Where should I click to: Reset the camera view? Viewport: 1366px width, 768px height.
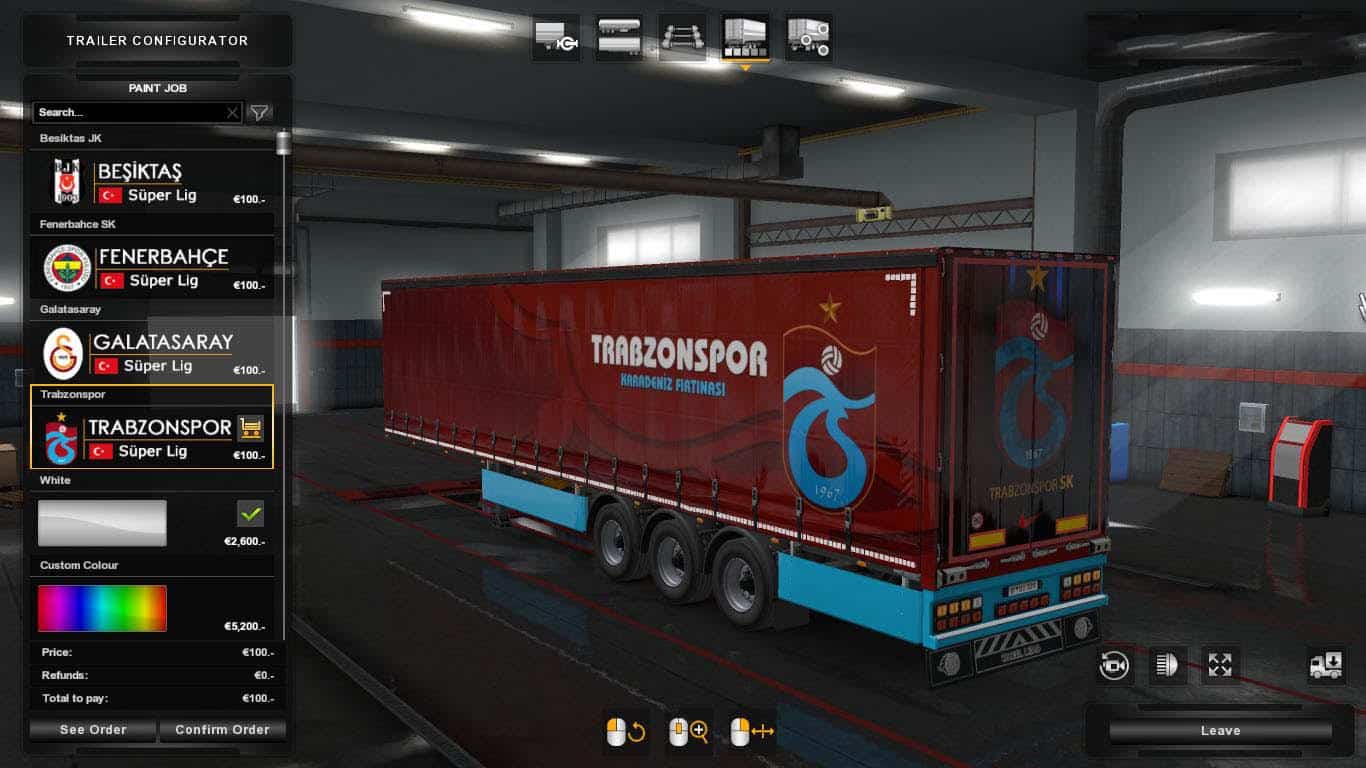click(x=1114, y=665)
